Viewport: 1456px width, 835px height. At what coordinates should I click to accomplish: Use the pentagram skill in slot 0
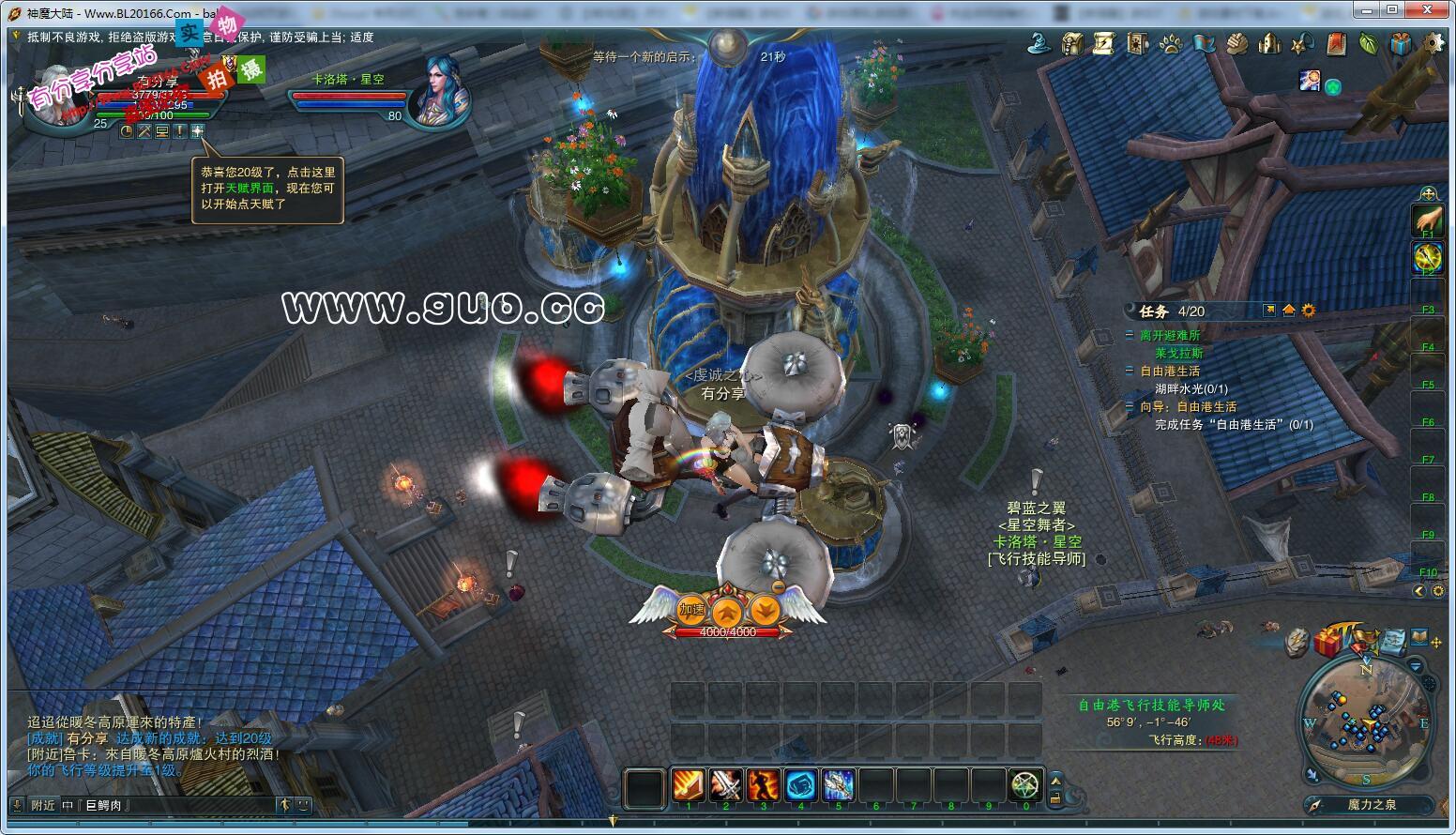(1025, 785)
